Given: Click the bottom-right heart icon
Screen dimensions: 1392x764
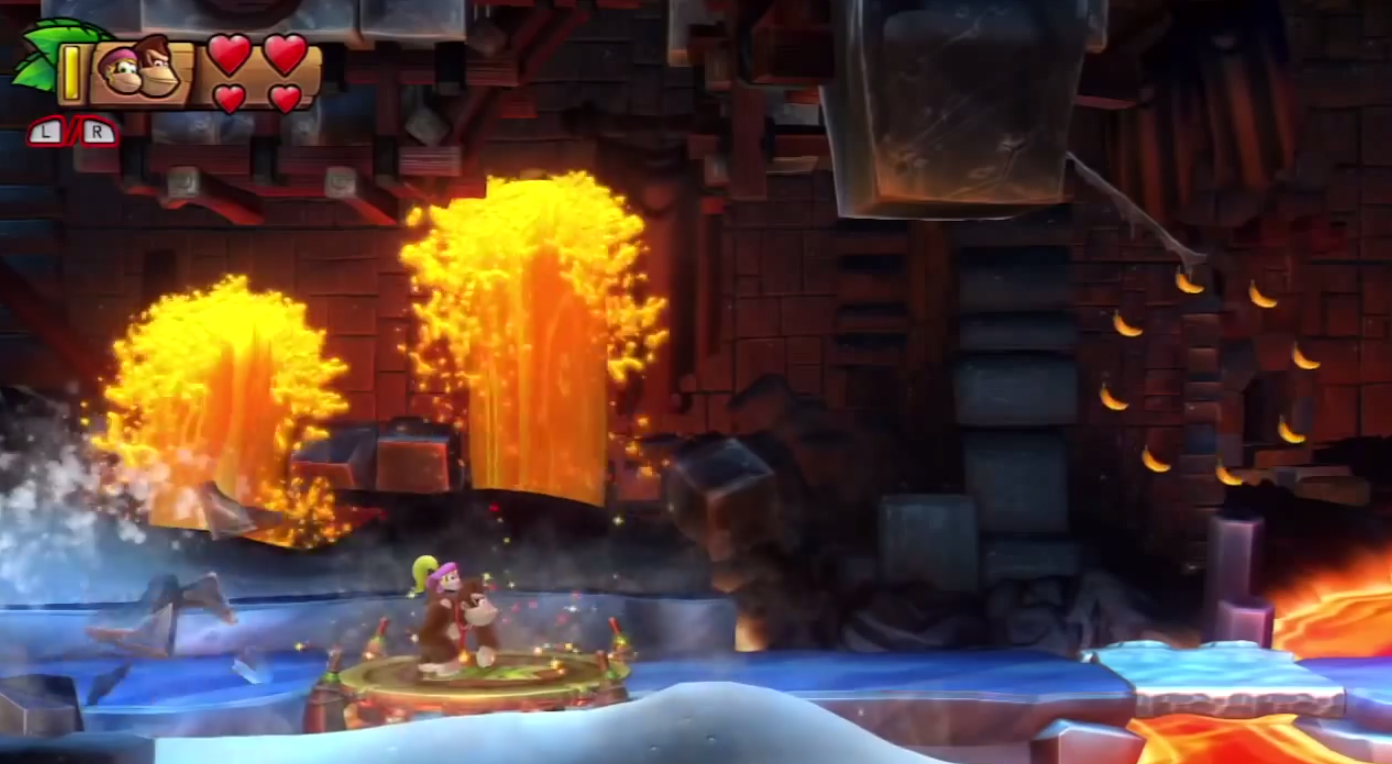Looking at the screenshot, I should coord(285,95).
